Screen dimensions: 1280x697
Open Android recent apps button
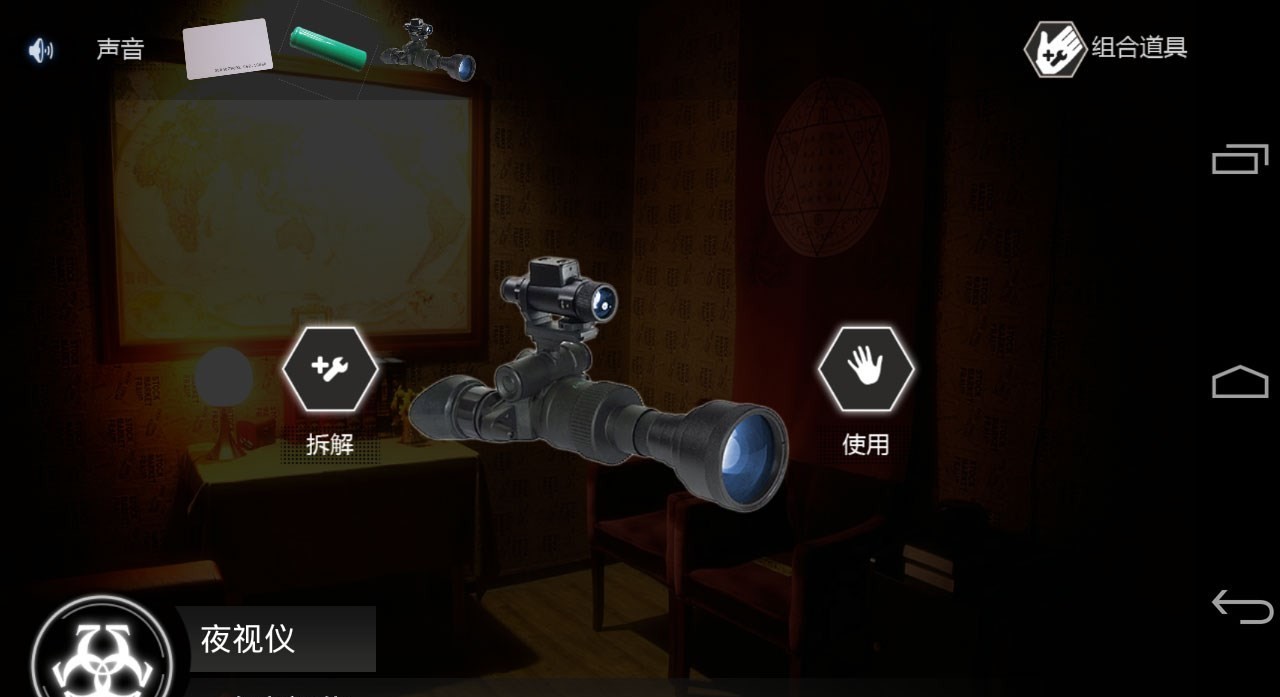pyautogui.click(x=1240, y=159)
